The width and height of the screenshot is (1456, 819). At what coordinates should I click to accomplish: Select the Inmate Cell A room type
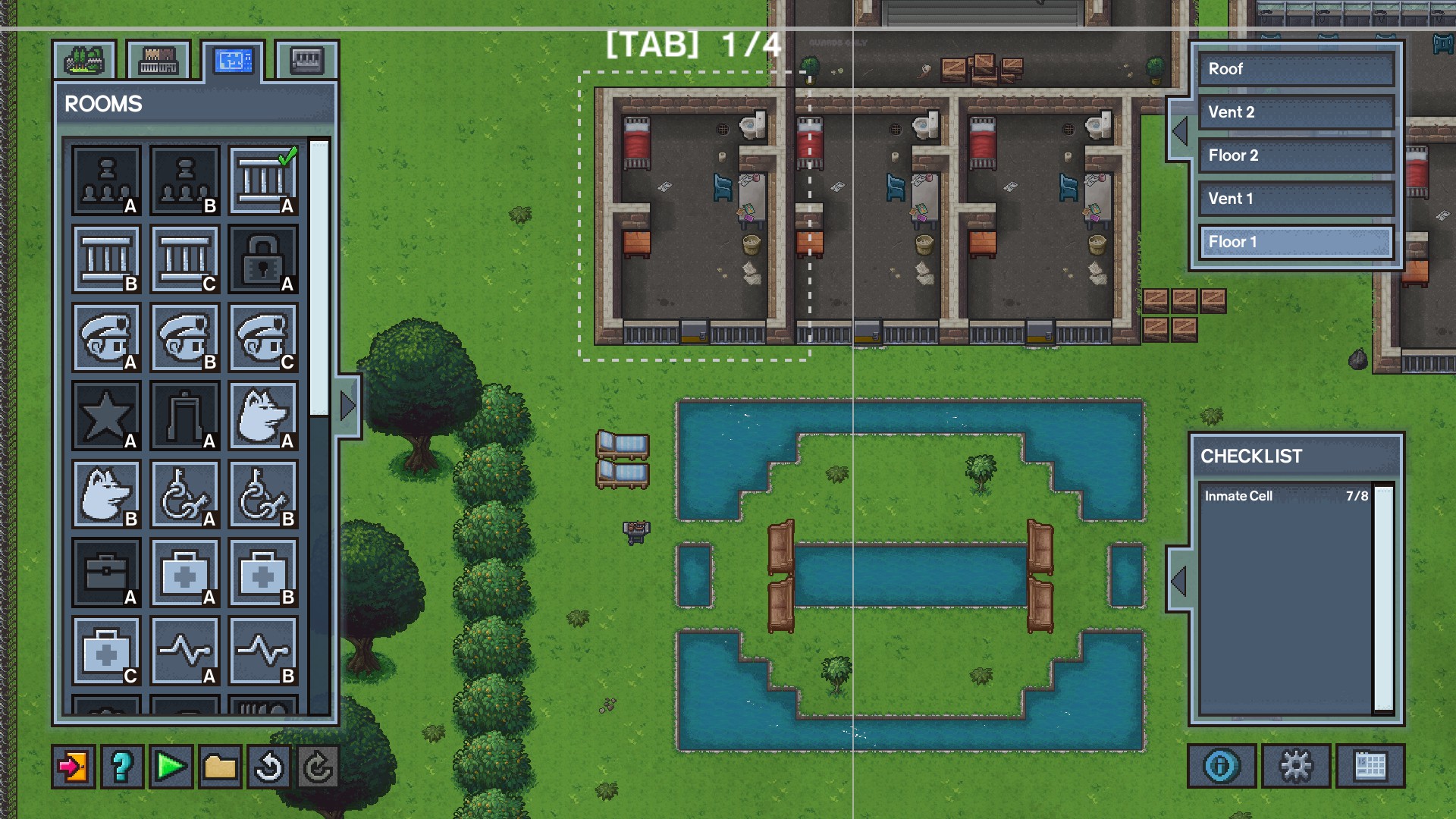(264, 178)
